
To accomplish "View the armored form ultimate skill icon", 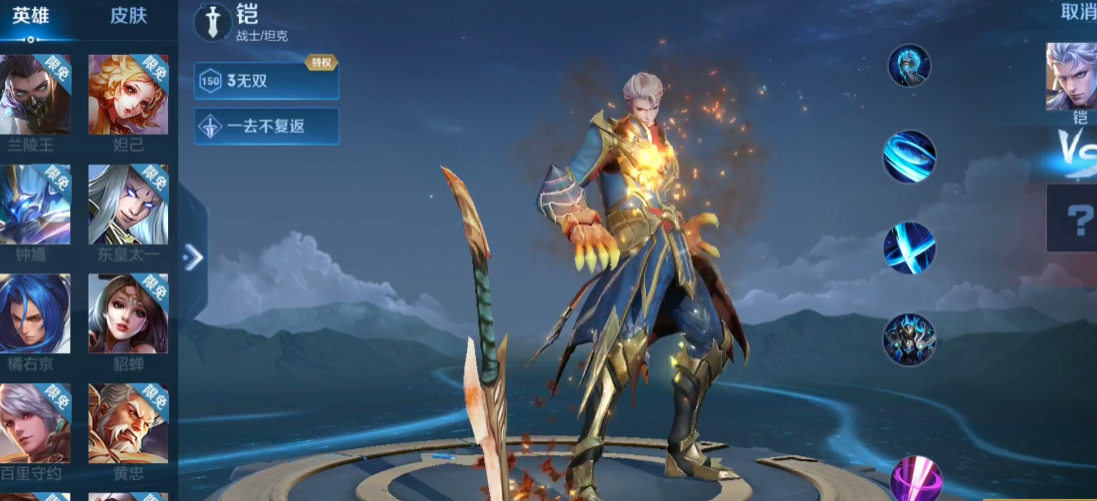I will tap(909, 340).
